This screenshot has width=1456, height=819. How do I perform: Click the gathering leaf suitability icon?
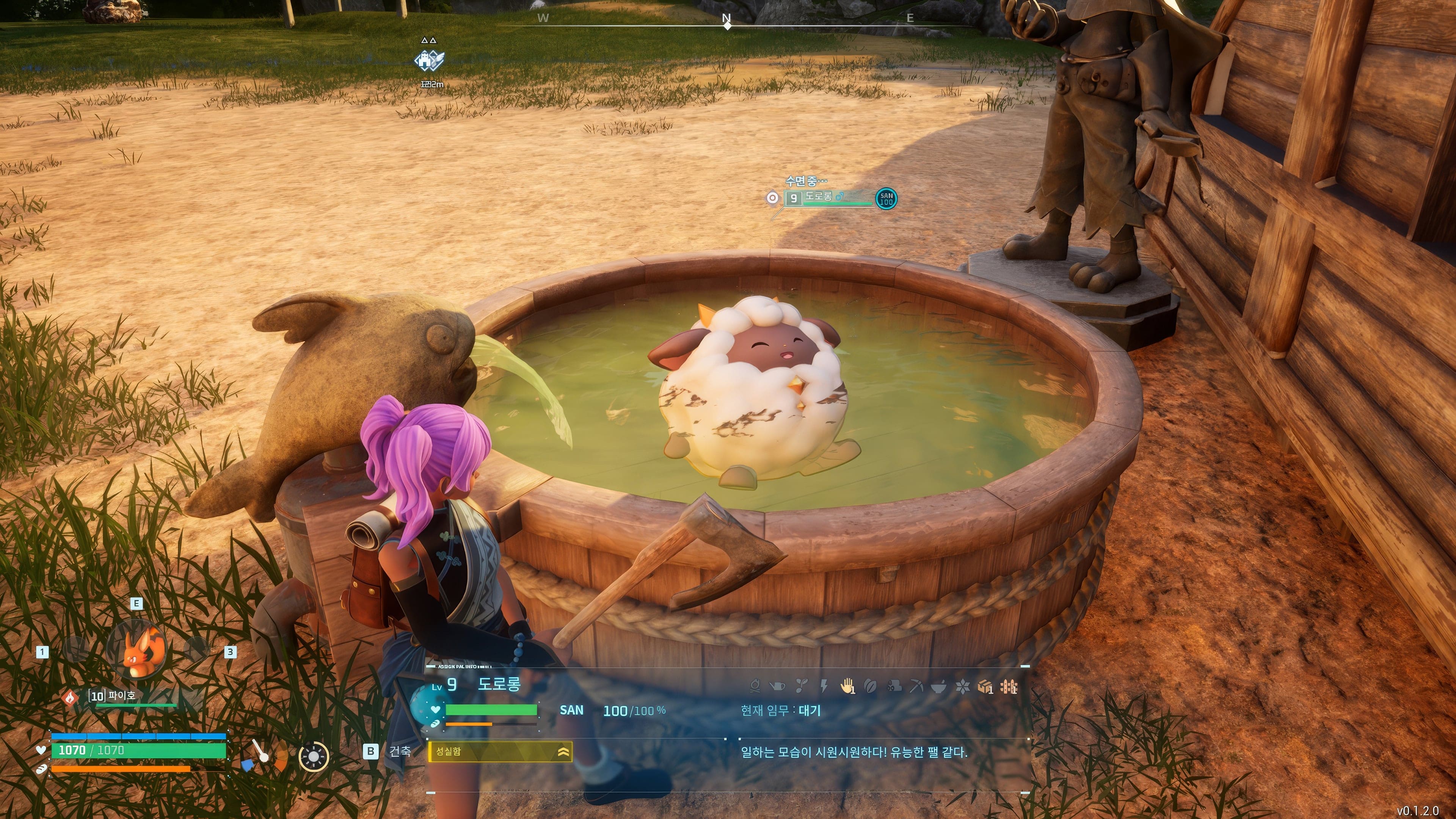point(871,687)
